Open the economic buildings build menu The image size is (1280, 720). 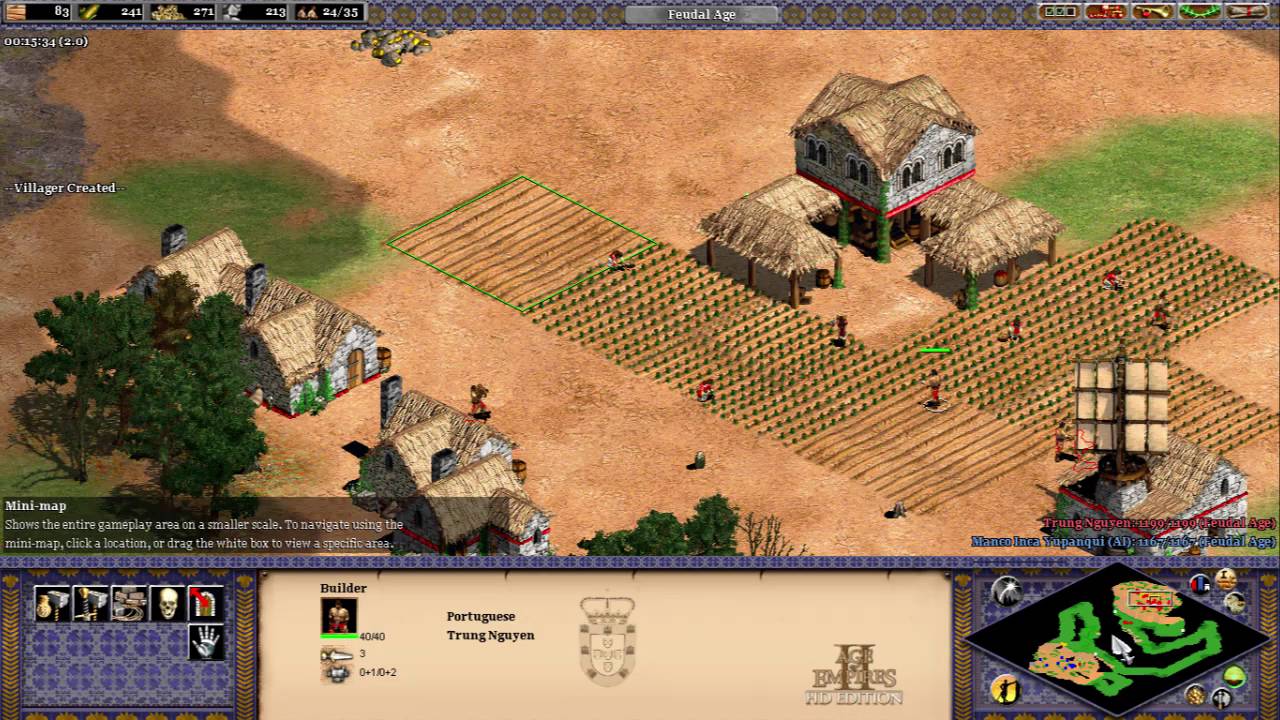[x=52, y=603]
